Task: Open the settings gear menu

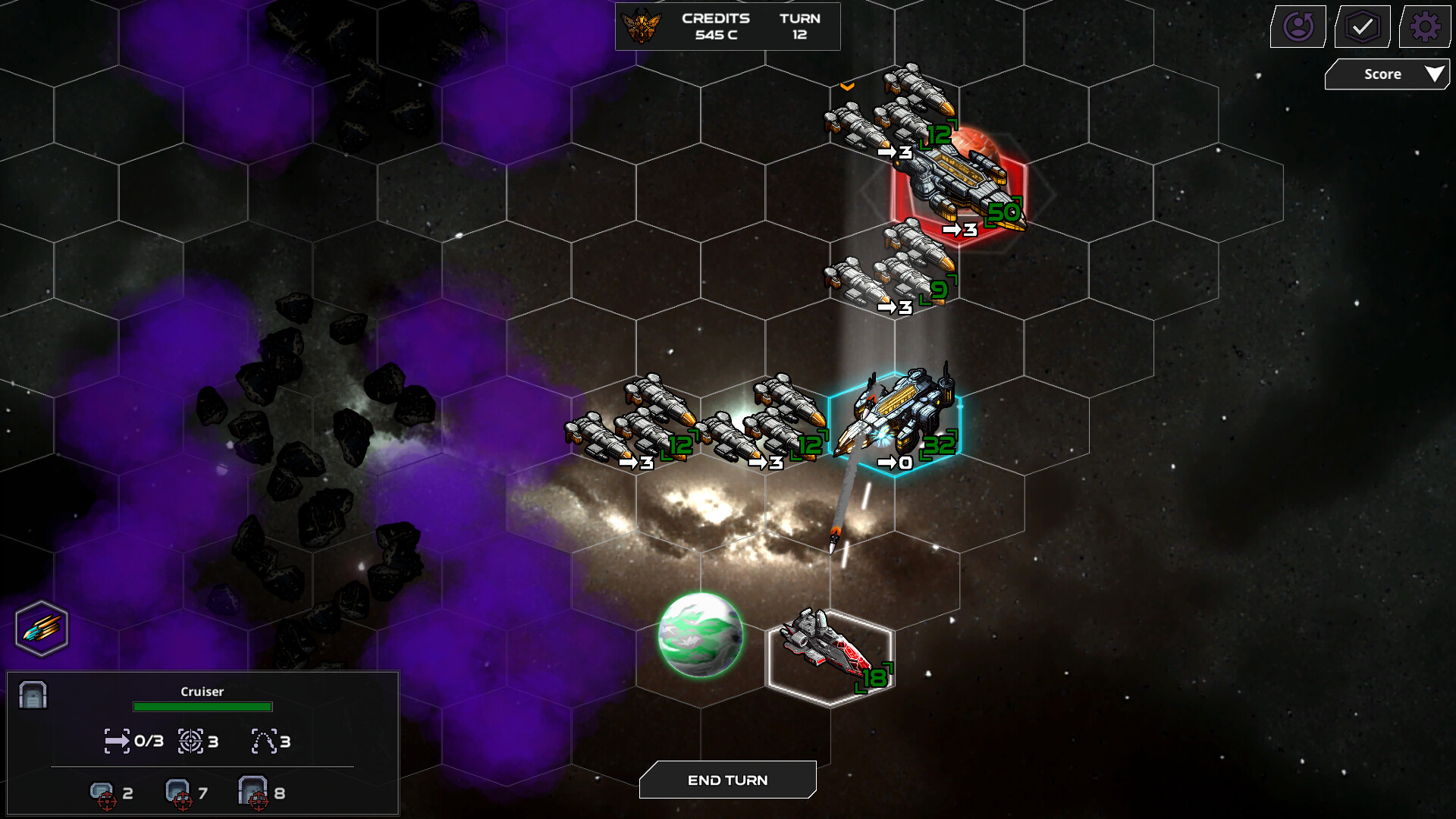Action: point(1425,27)
